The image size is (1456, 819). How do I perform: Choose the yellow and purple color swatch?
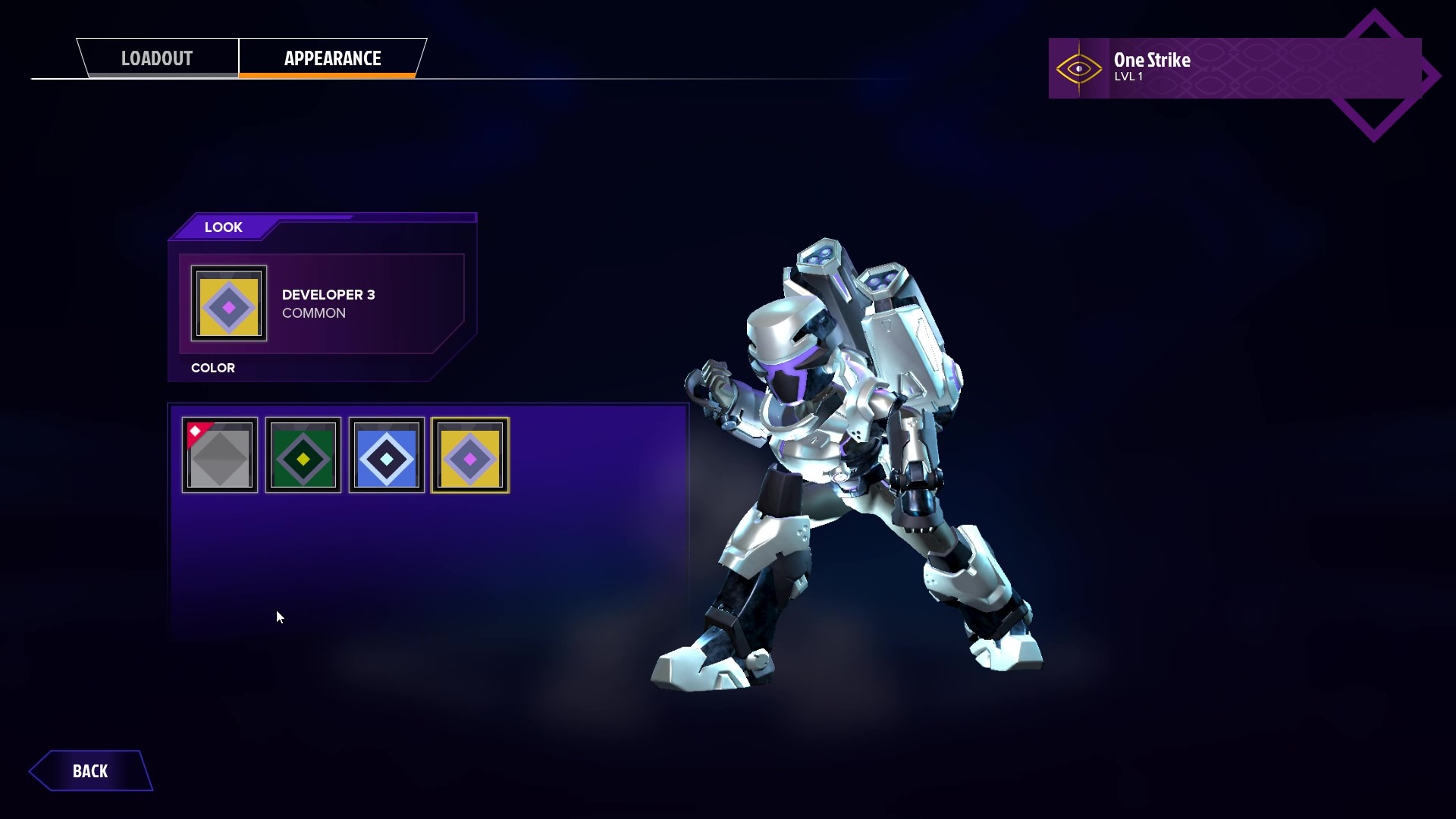[470, 456]
